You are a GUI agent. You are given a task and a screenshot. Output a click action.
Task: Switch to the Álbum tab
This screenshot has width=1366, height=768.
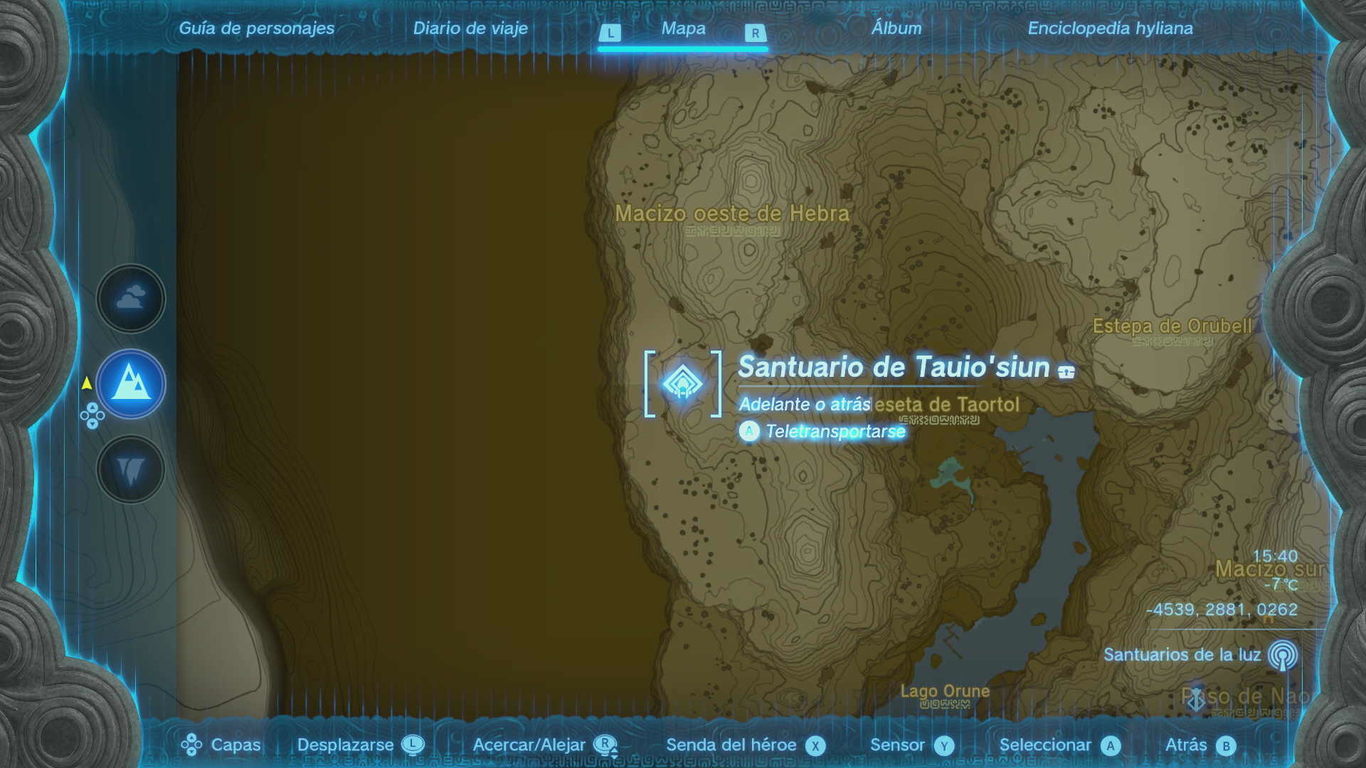pos(895,28)
